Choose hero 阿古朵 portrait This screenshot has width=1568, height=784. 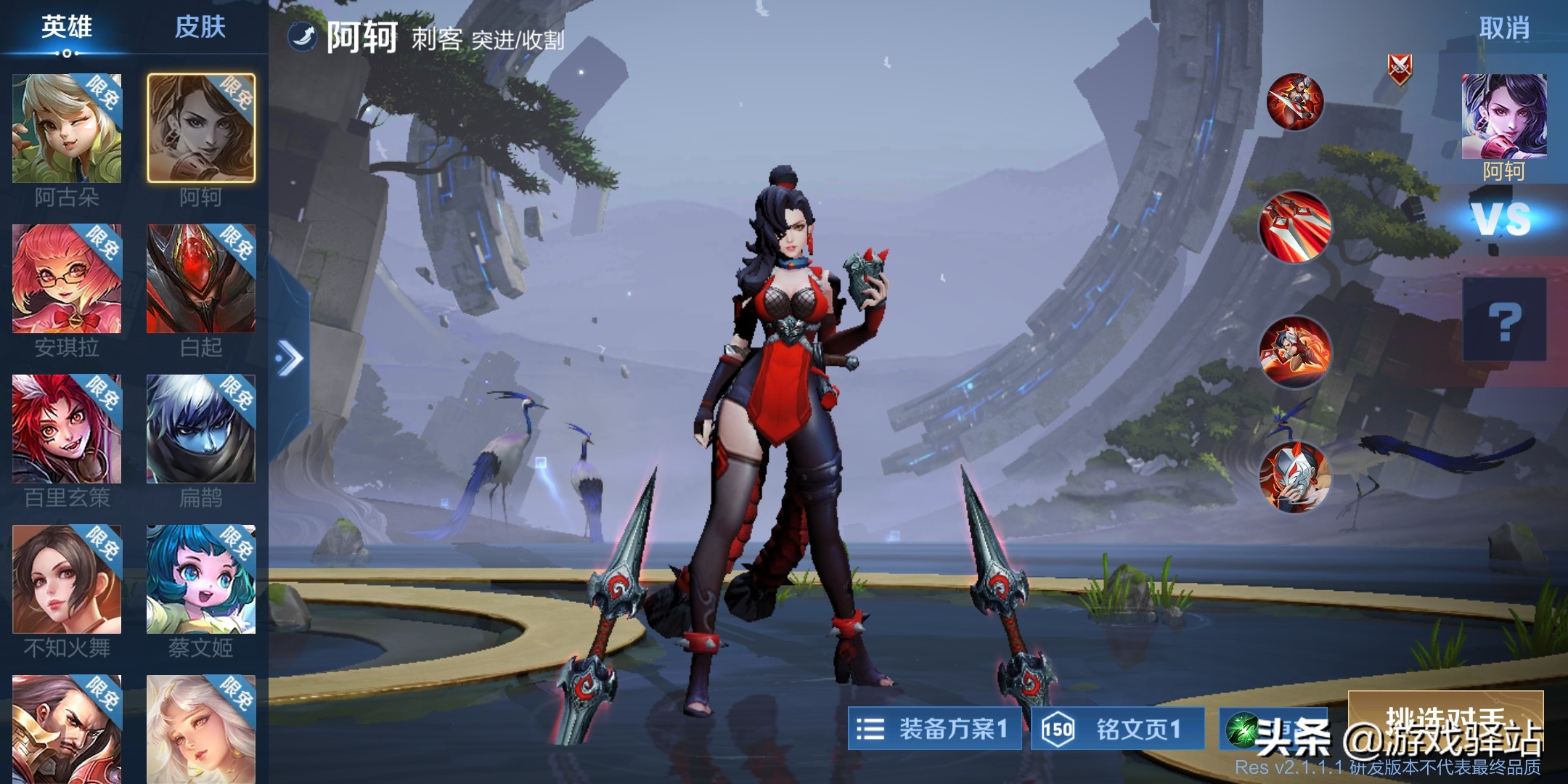[67, 128]
